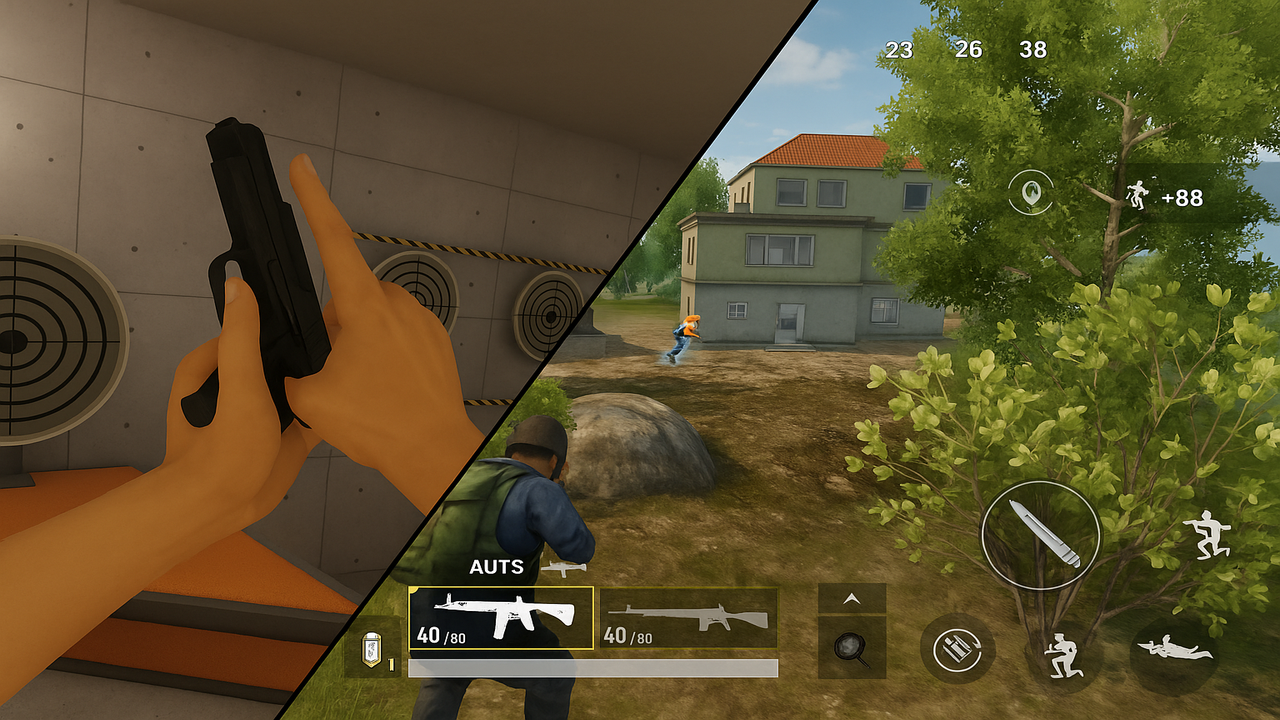This screenshot has width=1280, height=720.
Task: Tap the circular ammo reload button
Action: click(x=957, y=648)
